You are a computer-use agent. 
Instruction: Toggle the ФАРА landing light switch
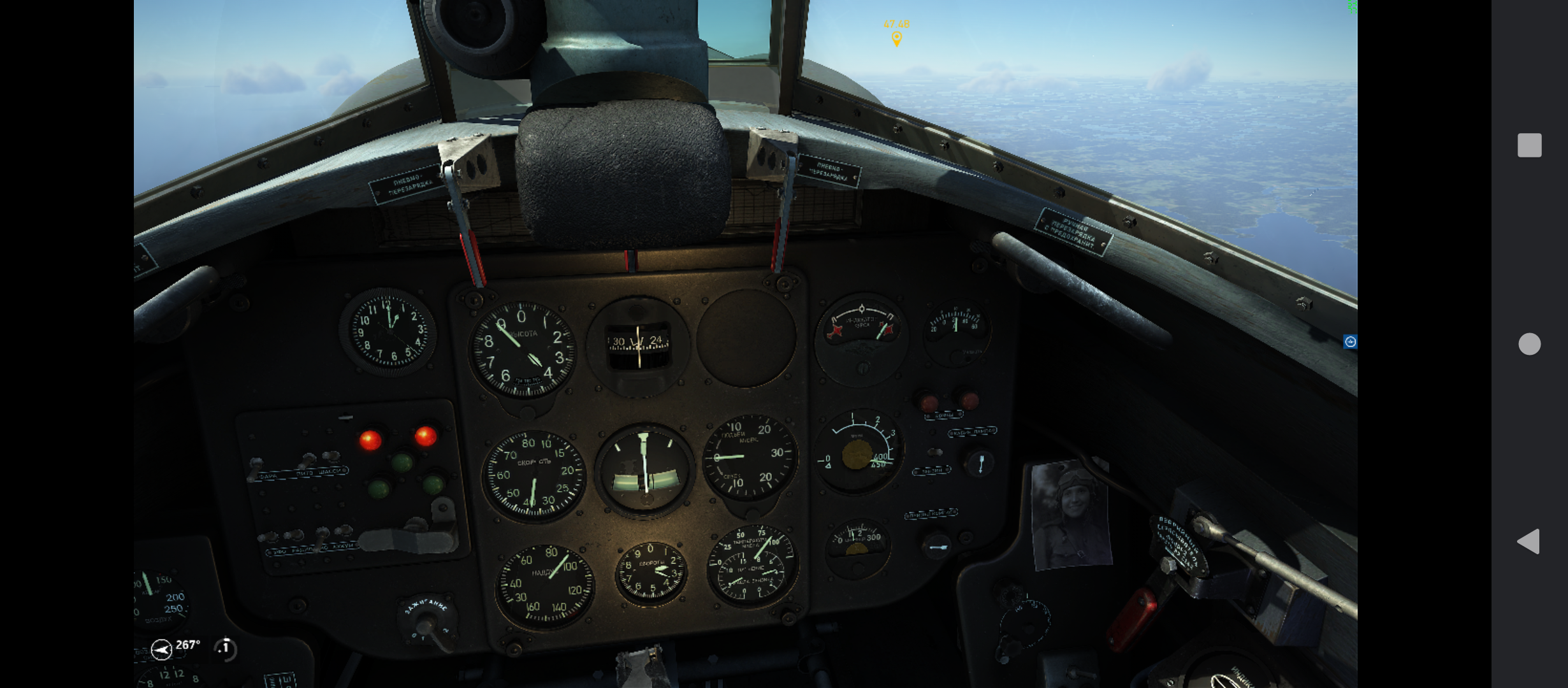point(257,461)
